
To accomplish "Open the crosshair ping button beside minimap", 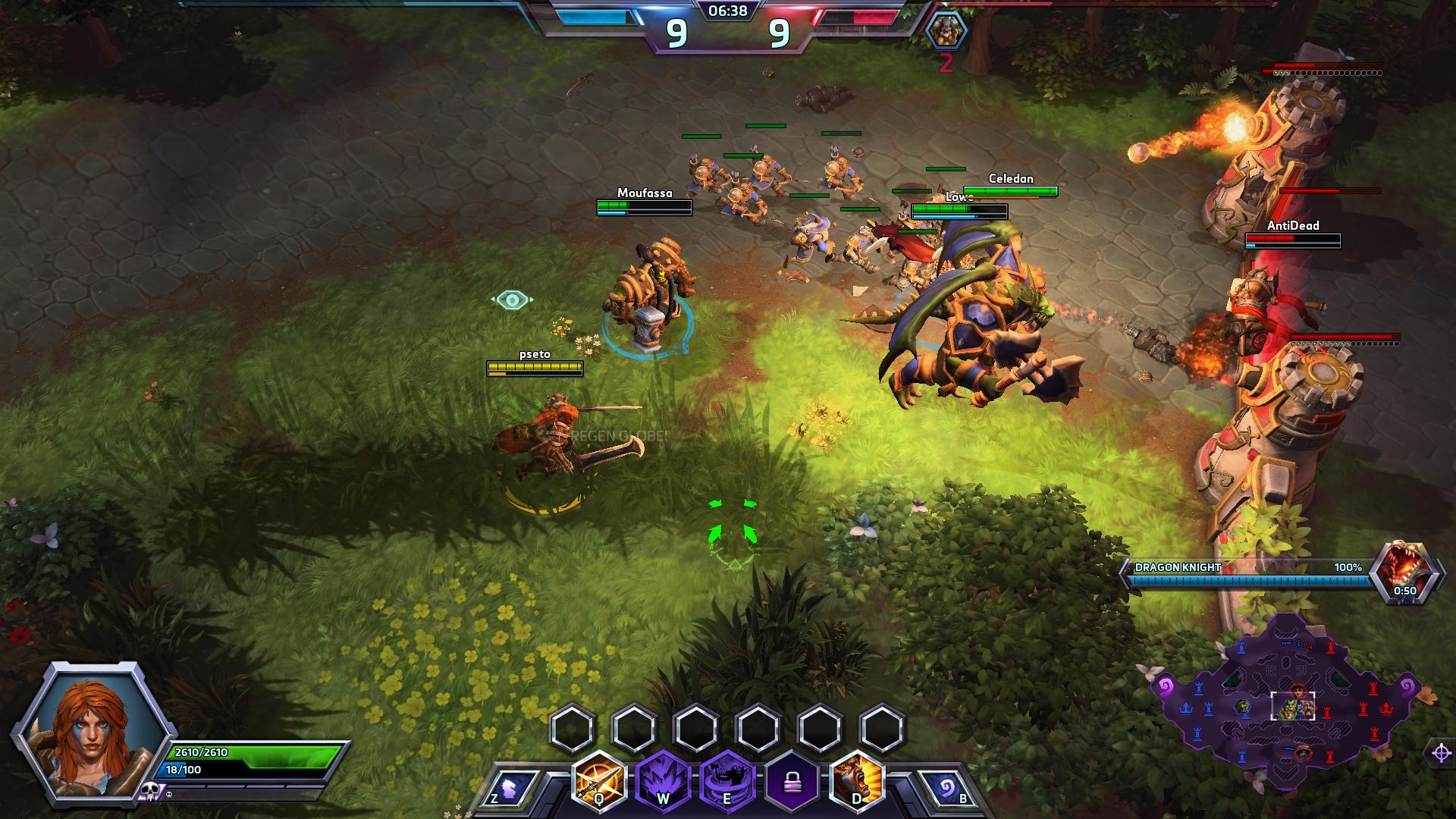I will tap(1441, 753).
